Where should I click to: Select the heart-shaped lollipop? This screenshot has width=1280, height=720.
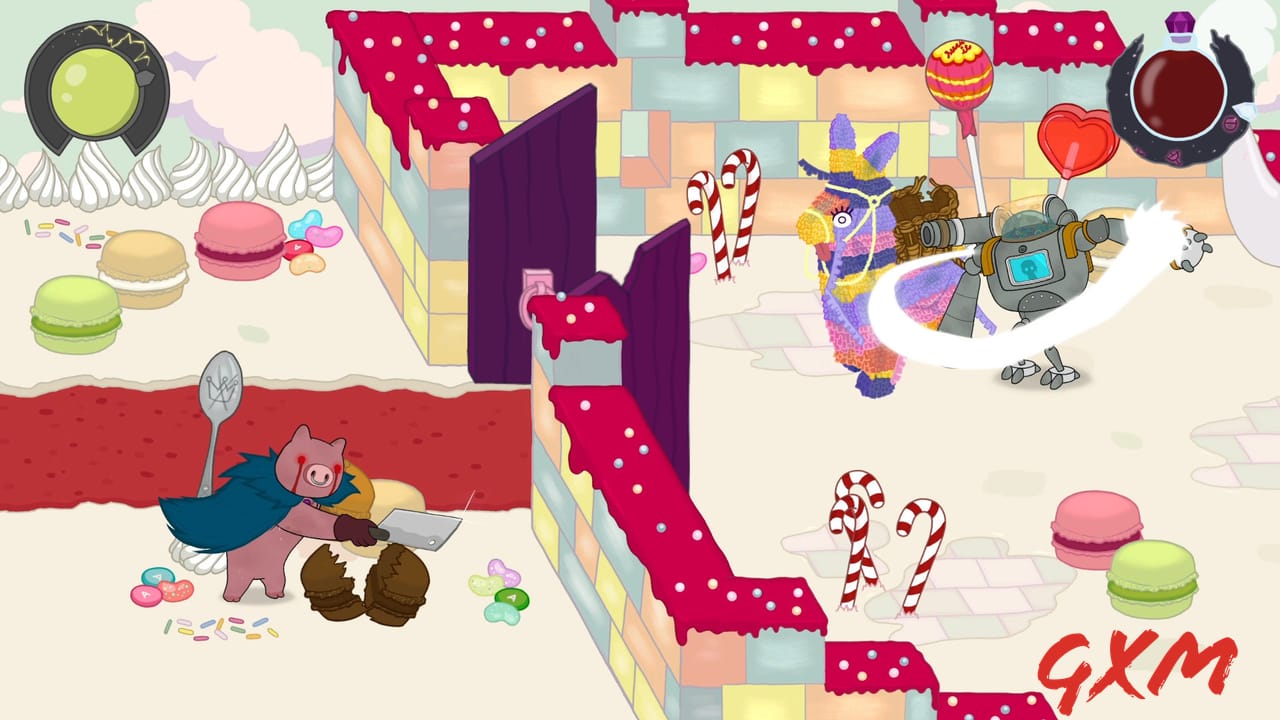click(x=1075, y=145)
